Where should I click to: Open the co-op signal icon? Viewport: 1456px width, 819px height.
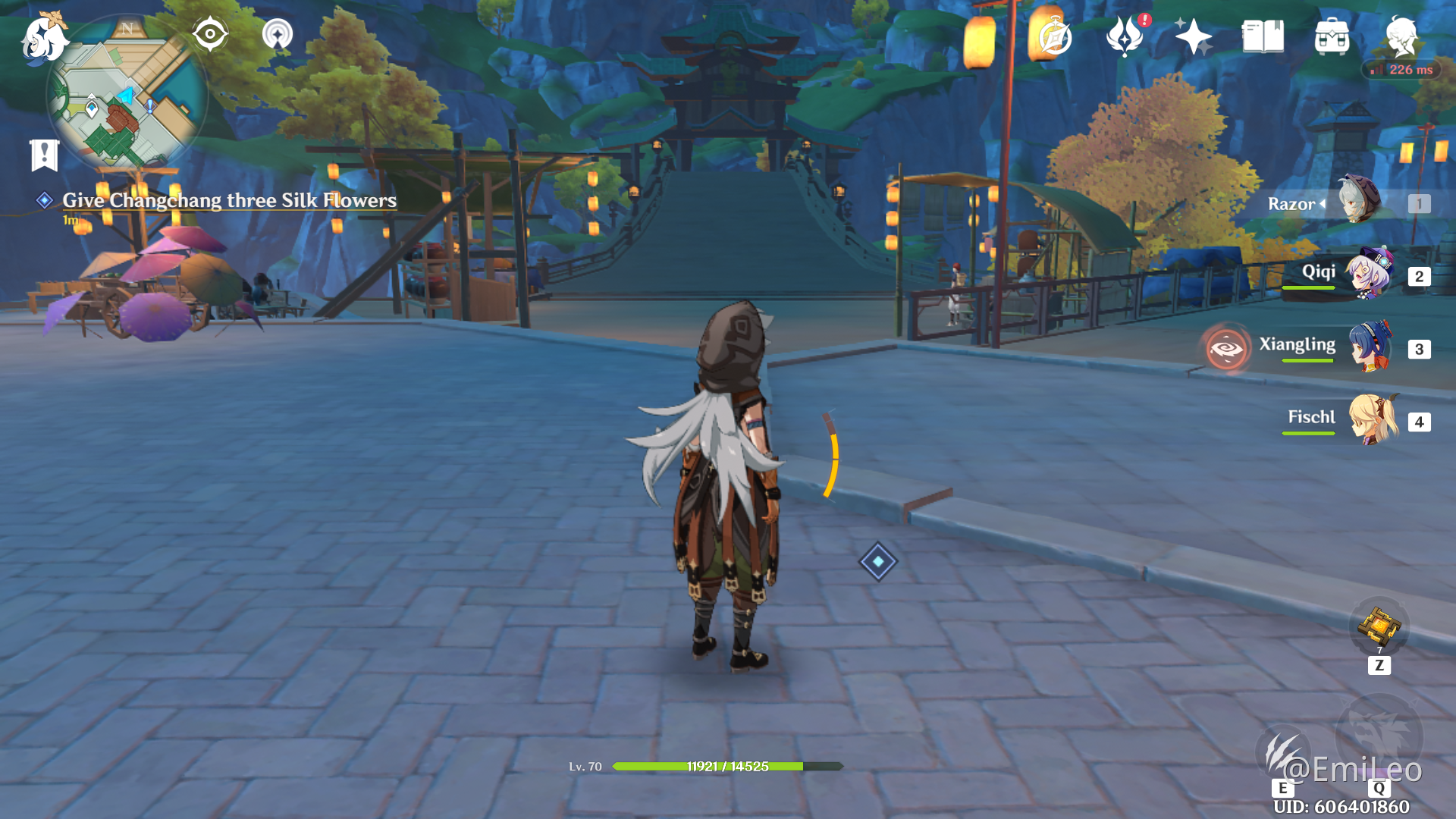point(278,34)
